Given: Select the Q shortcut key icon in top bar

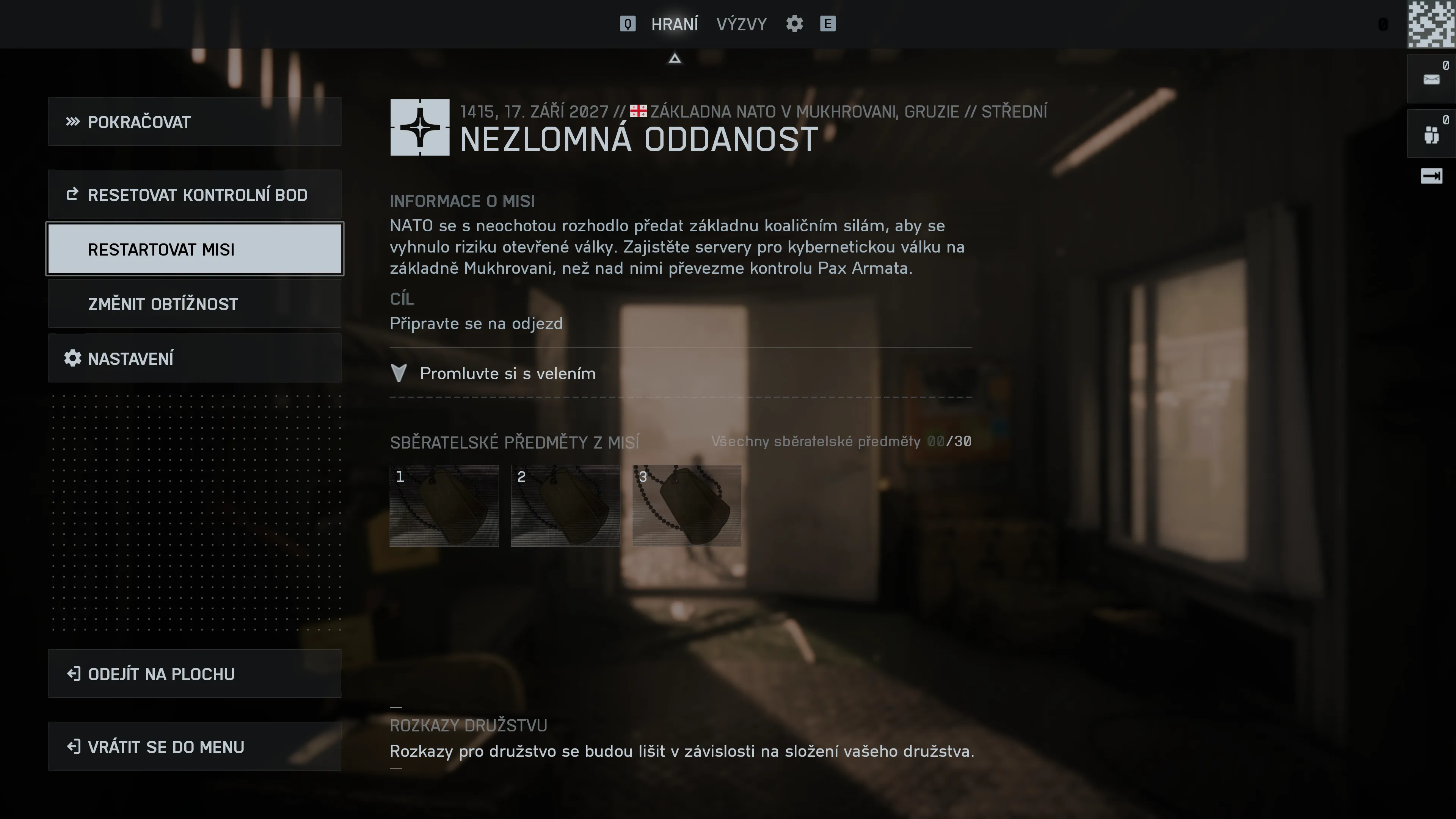Looking at the screenshot, I should tap(628, 24).
